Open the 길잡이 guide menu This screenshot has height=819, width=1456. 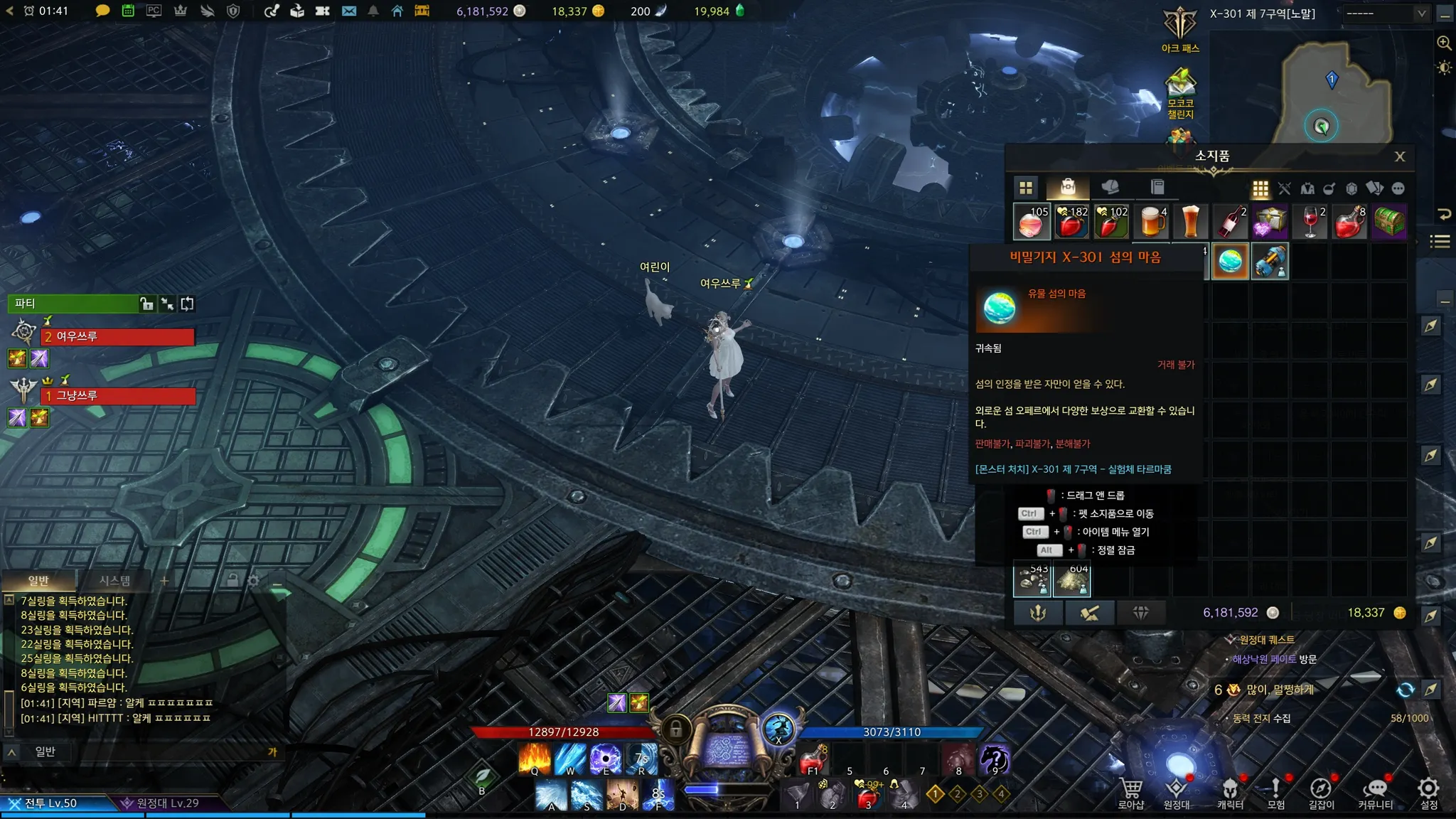click(x=1321, y=792)
